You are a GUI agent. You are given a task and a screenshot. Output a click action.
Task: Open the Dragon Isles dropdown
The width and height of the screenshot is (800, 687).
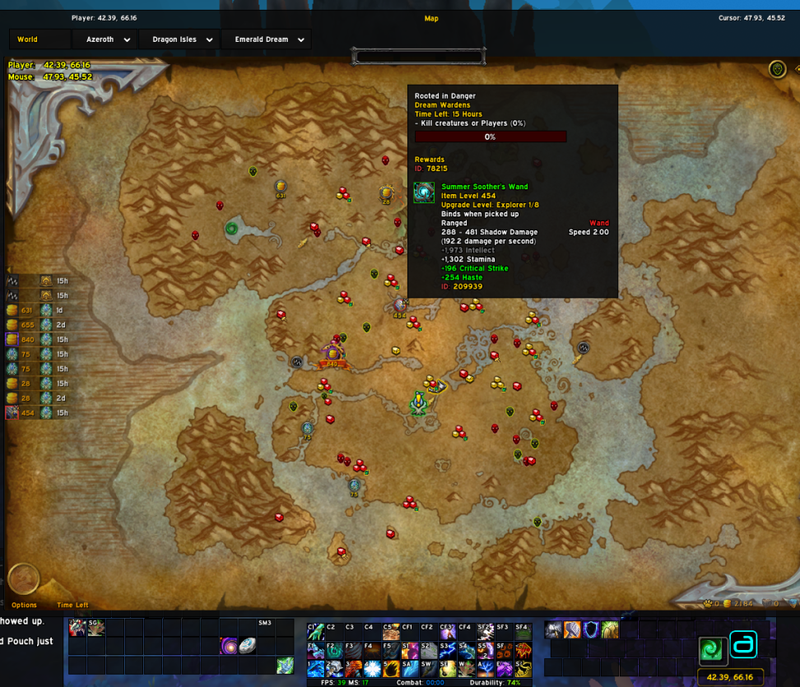coord(179,40)
